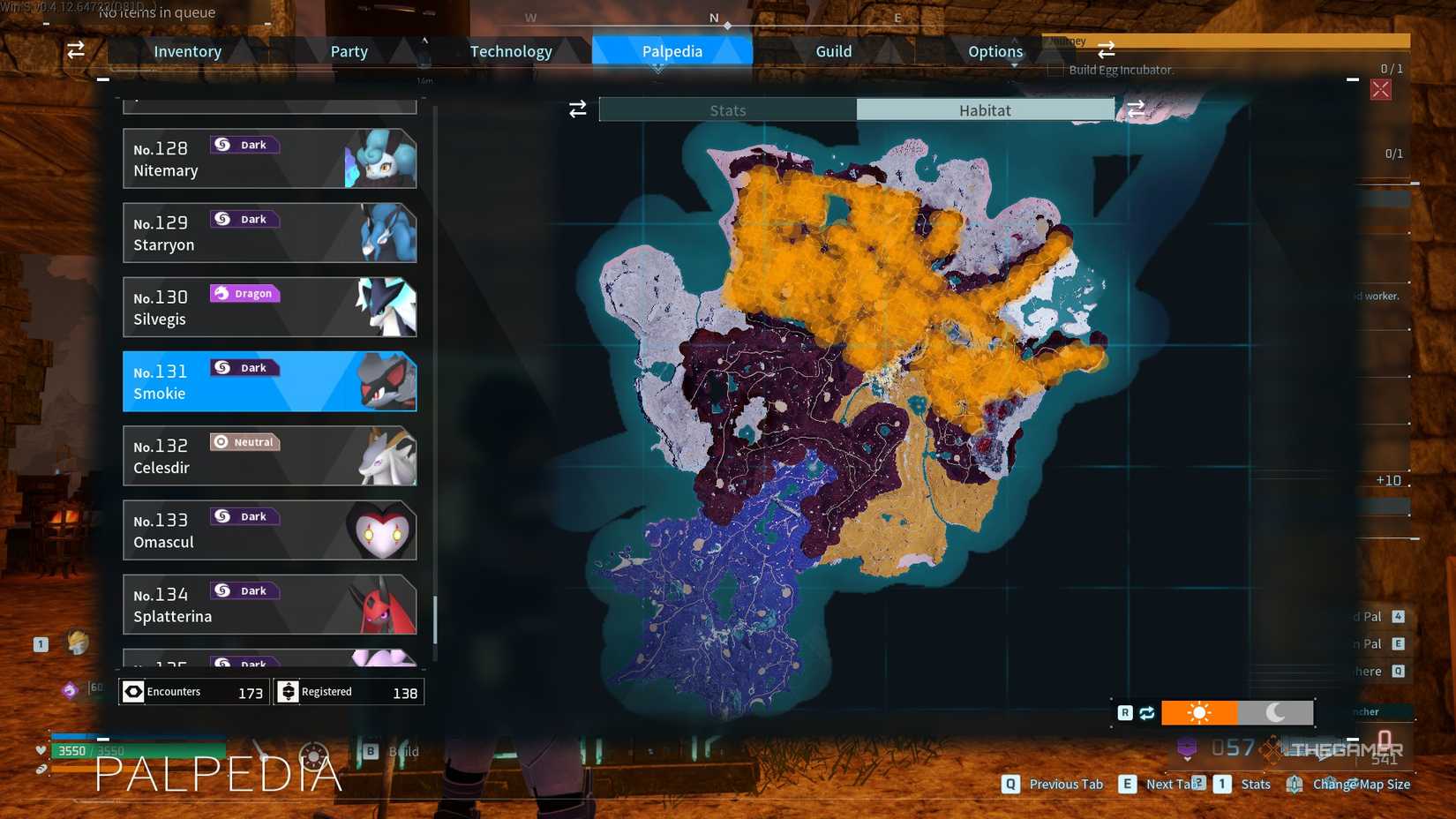
Task: Click the swap arrows icon left of Stats tab
Action: click(577, 109)
